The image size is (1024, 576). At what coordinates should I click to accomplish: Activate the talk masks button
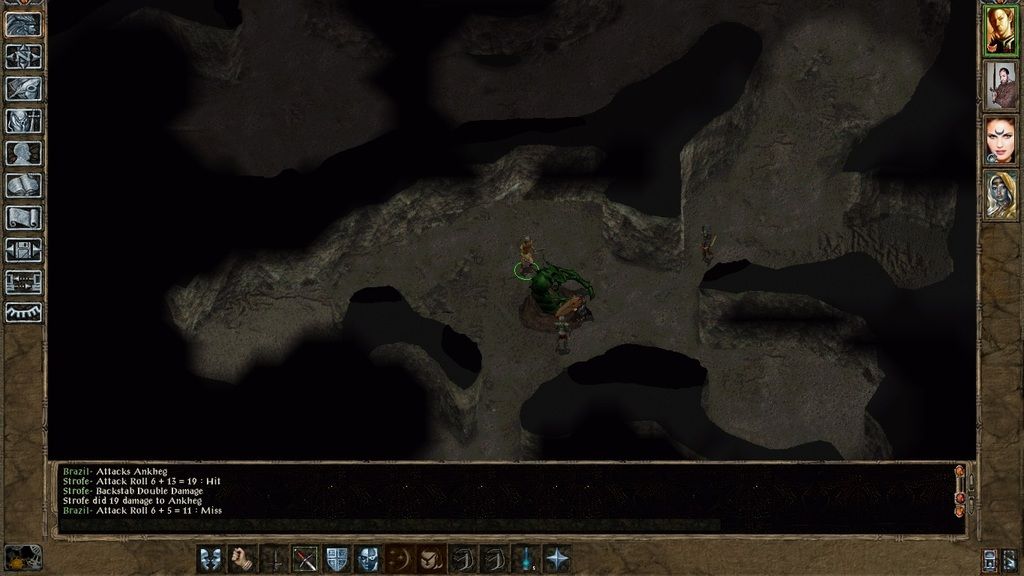coord(211,558)
